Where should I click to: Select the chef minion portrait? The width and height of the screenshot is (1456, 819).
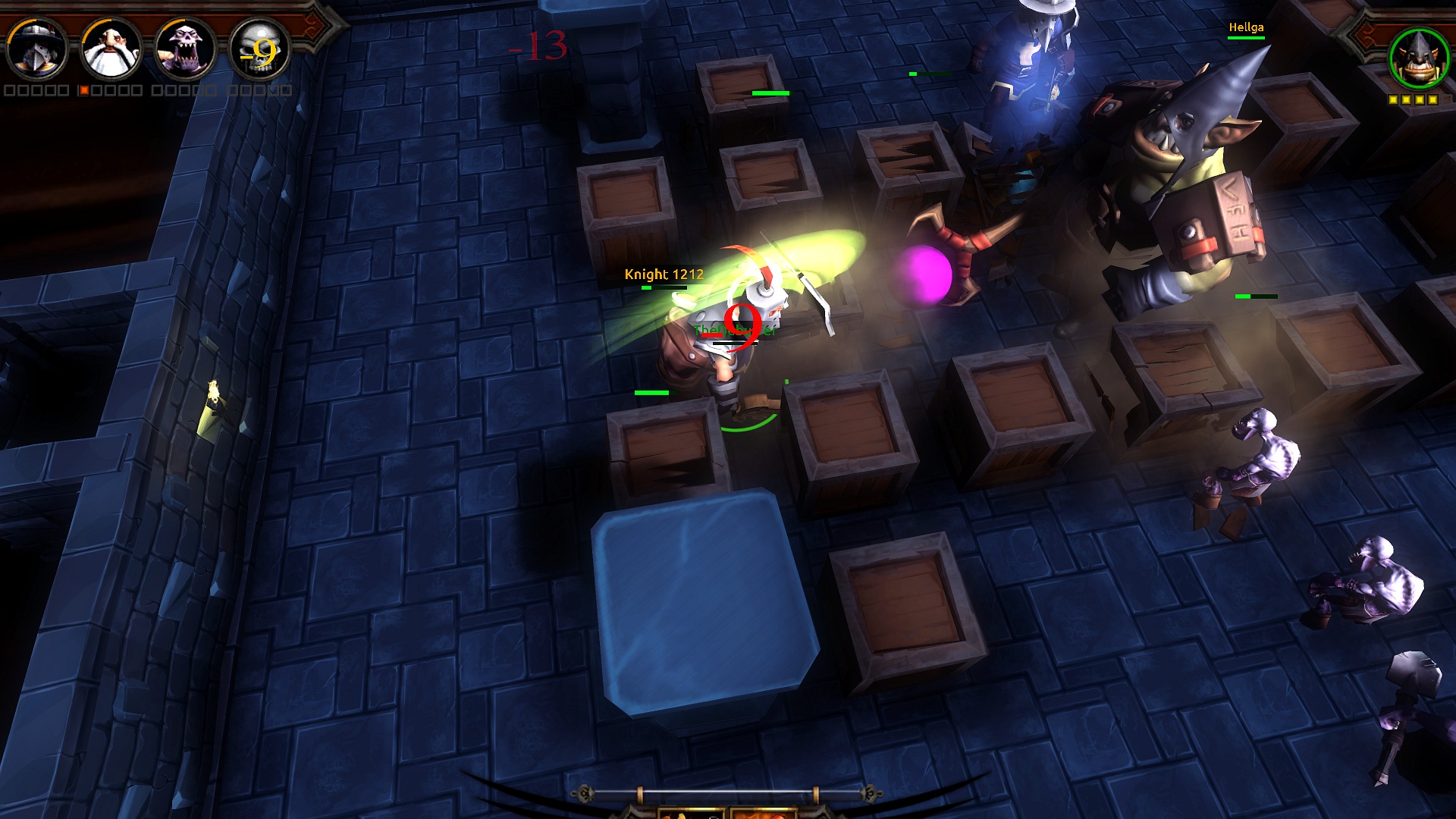(110, 49)
